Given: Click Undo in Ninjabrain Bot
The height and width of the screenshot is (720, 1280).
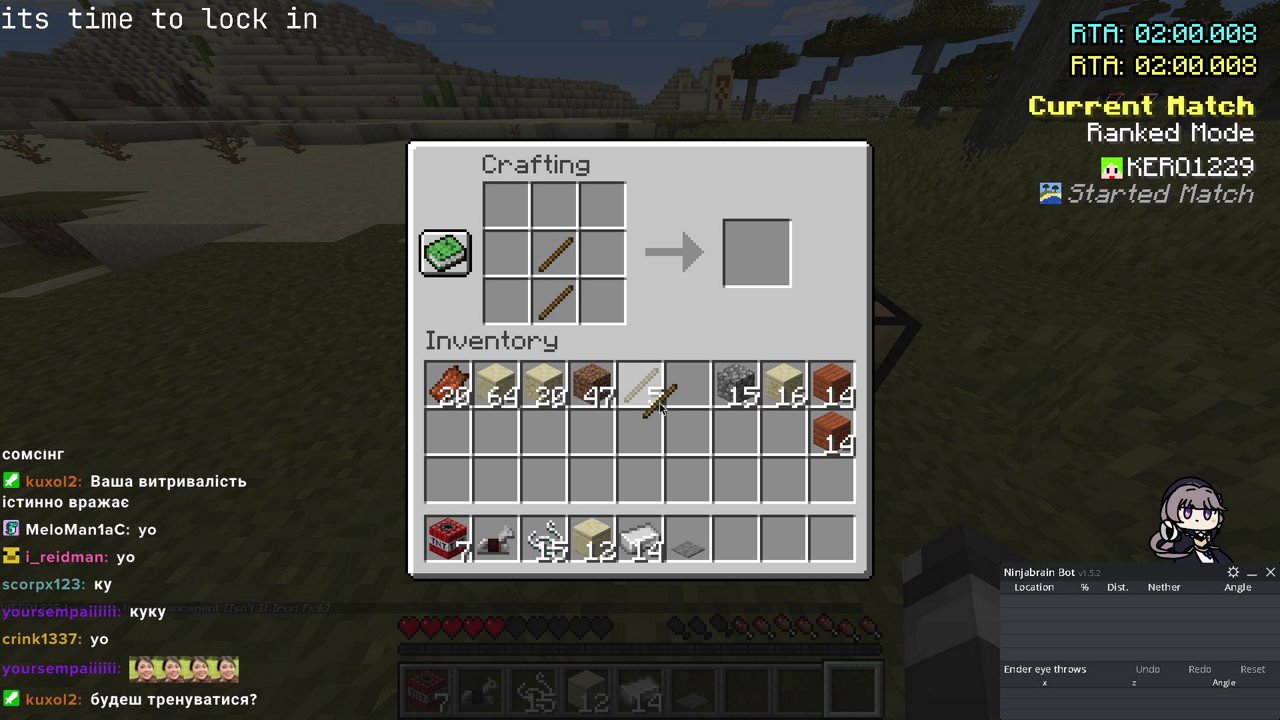Looking at the screenshot, I should [1147, 669].
